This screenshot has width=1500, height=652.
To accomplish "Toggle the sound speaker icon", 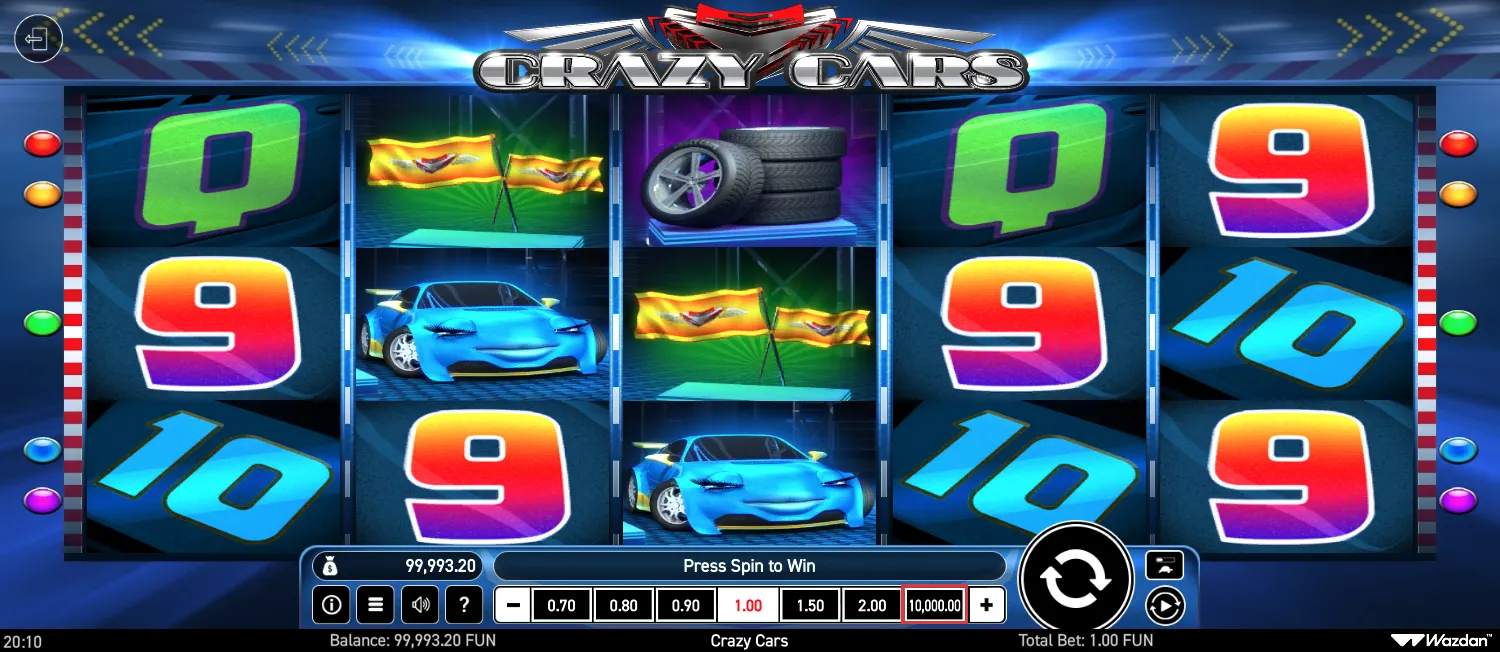I will pyautogui.click(x=419, y=605).
